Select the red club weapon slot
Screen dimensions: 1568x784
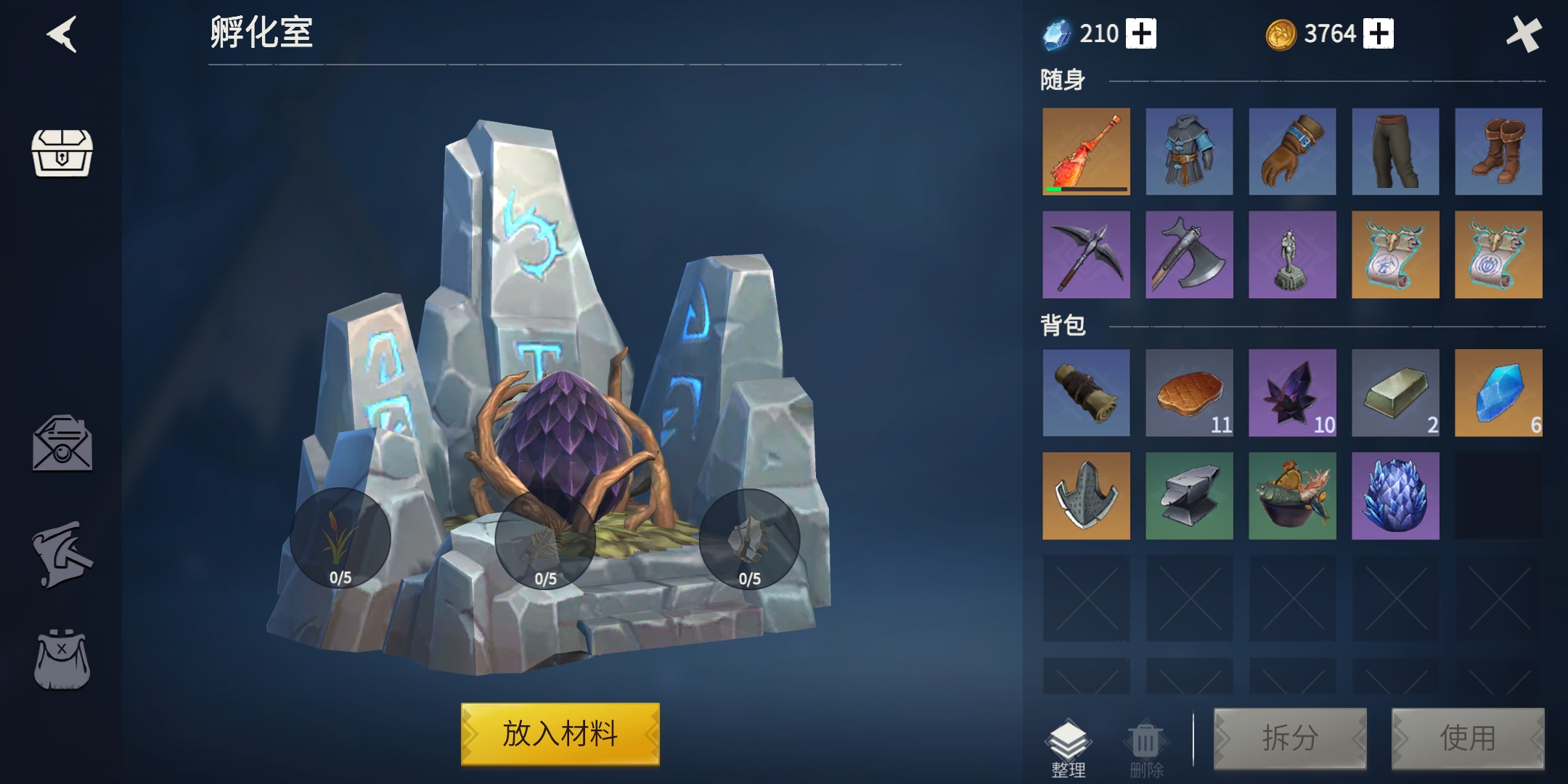[x=1086, y=152]
